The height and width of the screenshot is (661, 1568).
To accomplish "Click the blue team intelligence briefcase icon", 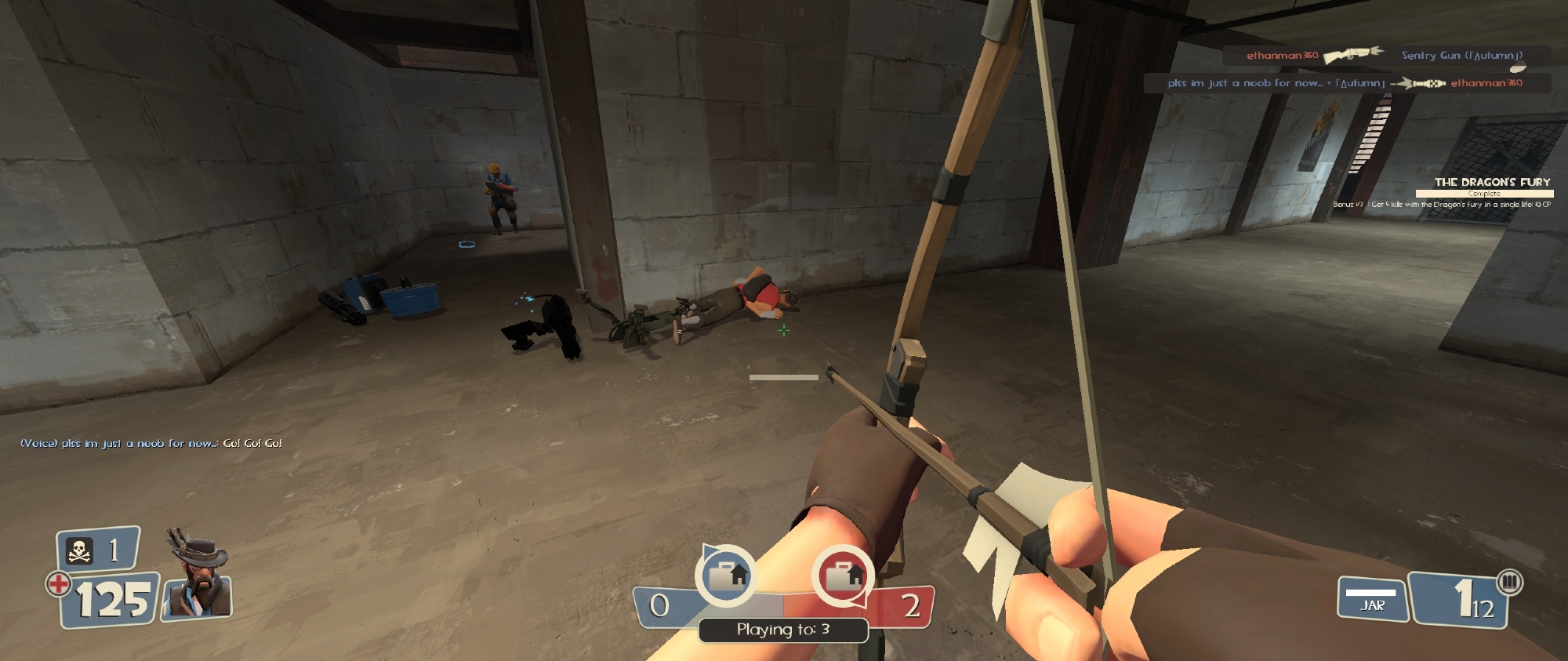I will [726, 576].
